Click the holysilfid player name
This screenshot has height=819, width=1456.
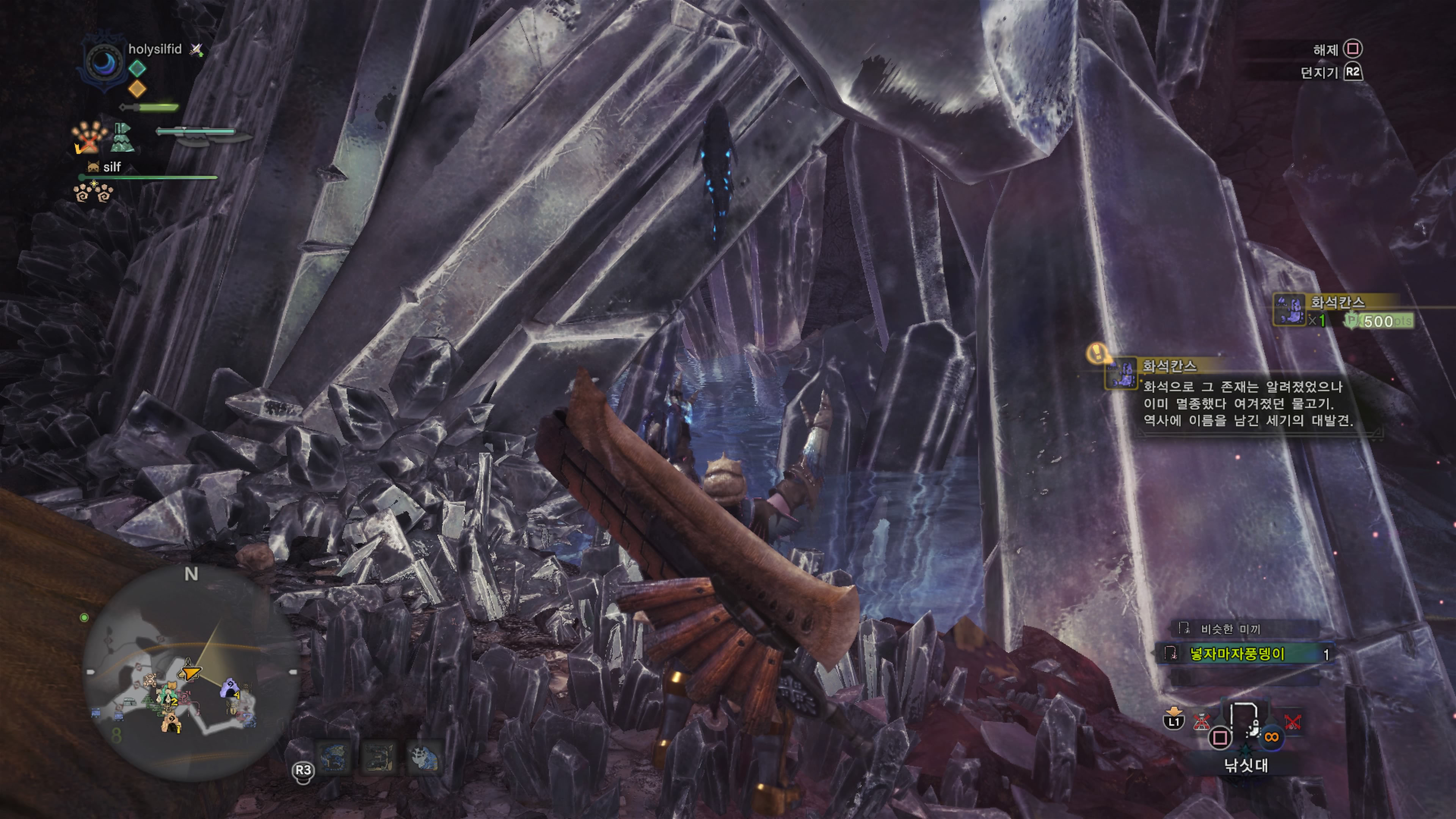point(155,49)
